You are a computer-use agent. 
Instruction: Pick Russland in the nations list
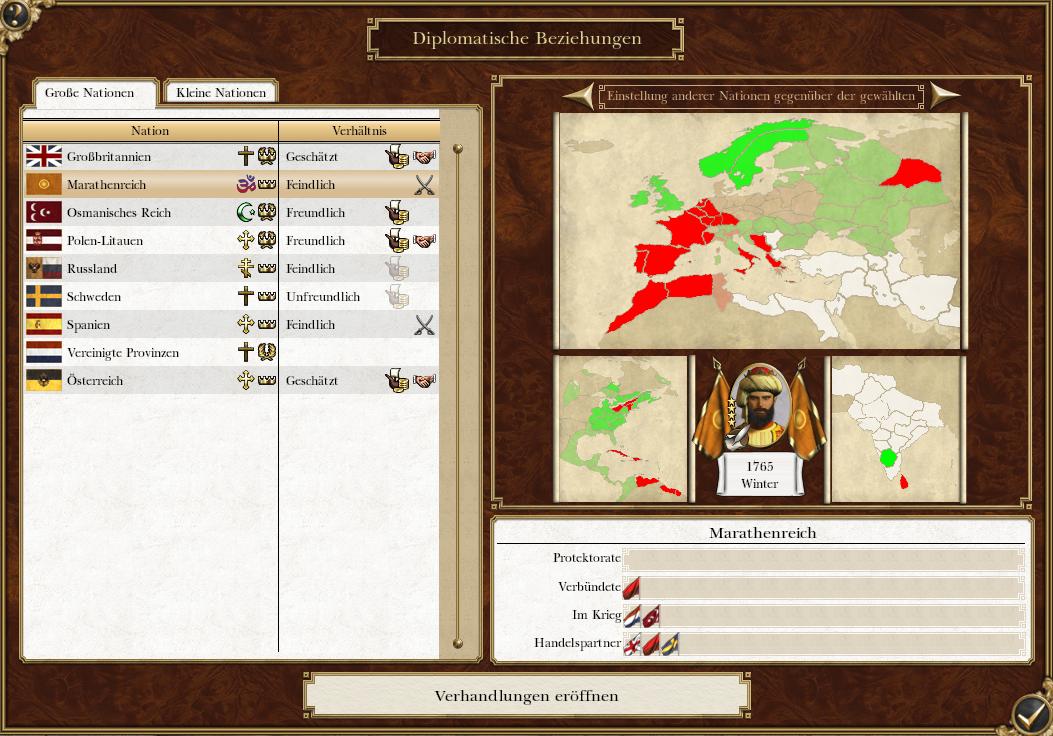click(x=92, y=269)
